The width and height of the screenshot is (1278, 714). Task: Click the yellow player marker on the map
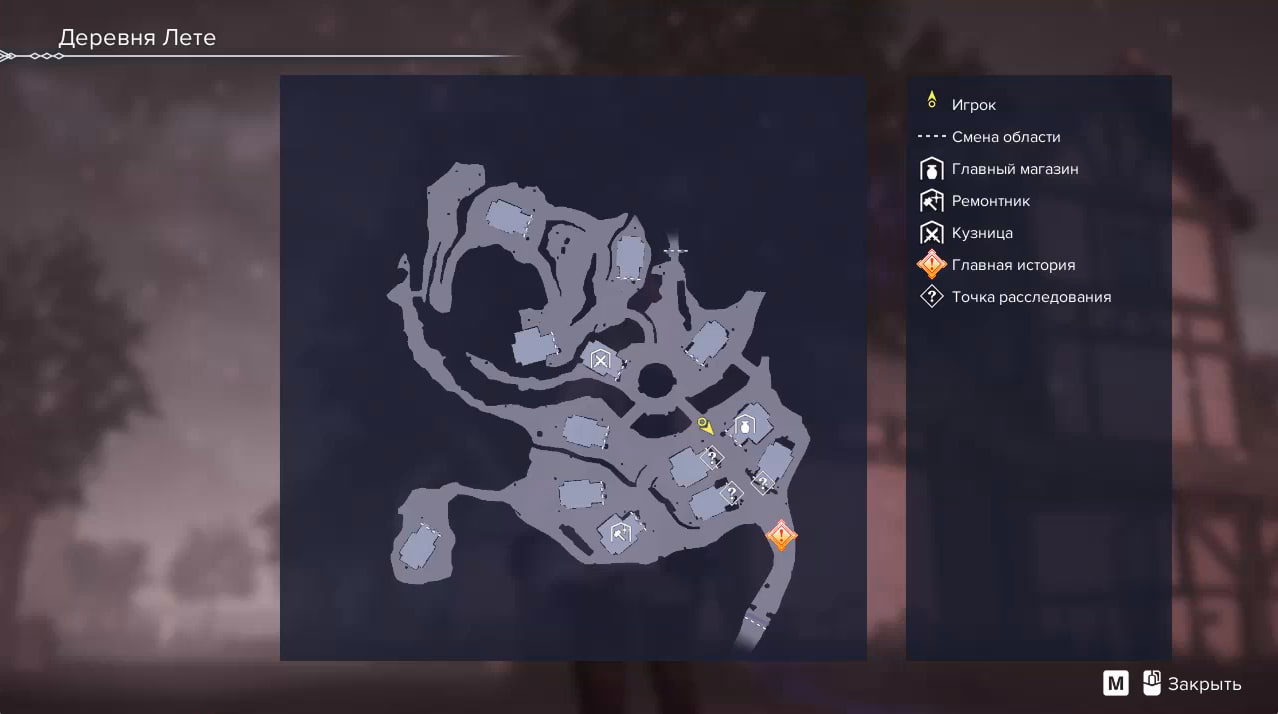coord(705,425)
